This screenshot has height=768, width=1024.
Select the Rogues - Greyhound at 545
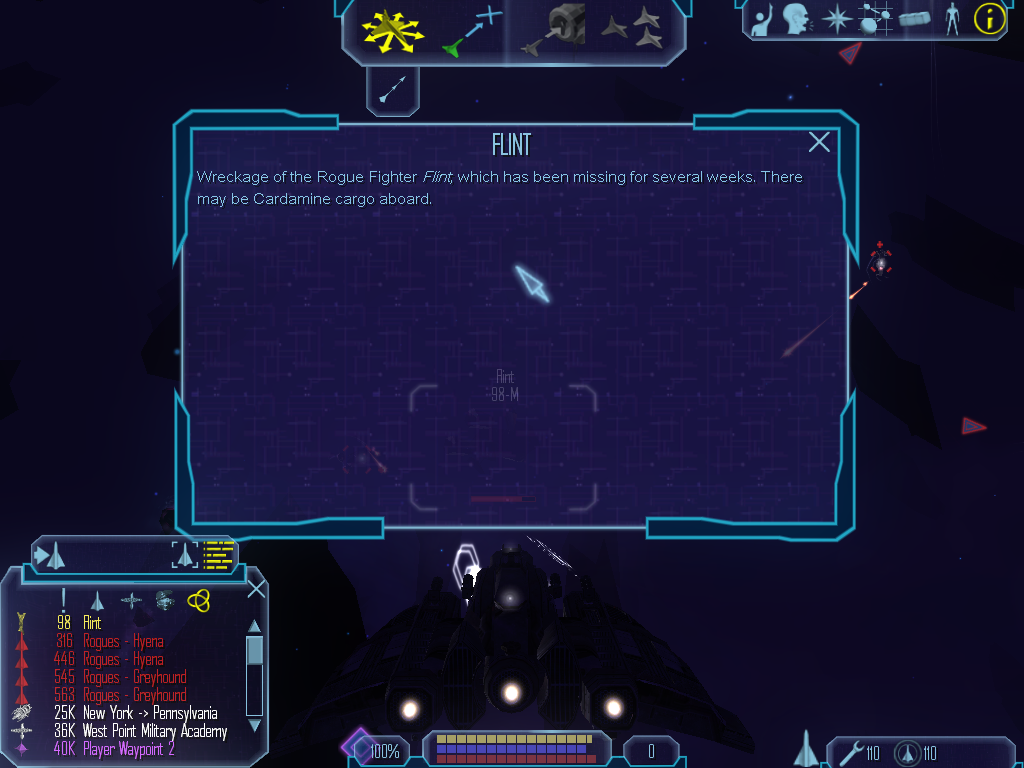tap(134, 677)
